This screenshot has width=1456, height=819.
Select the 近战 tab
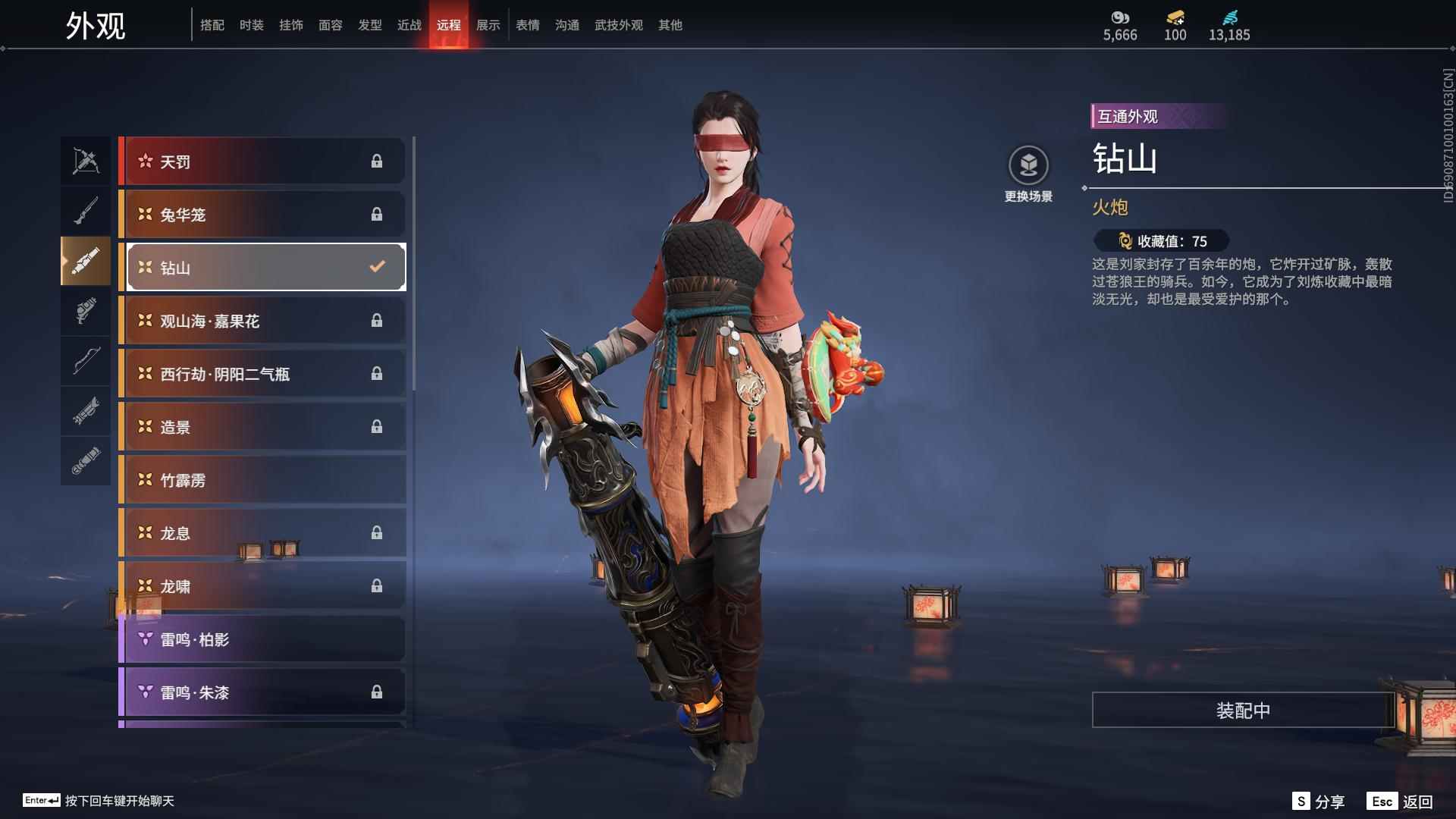pos(409,25)
